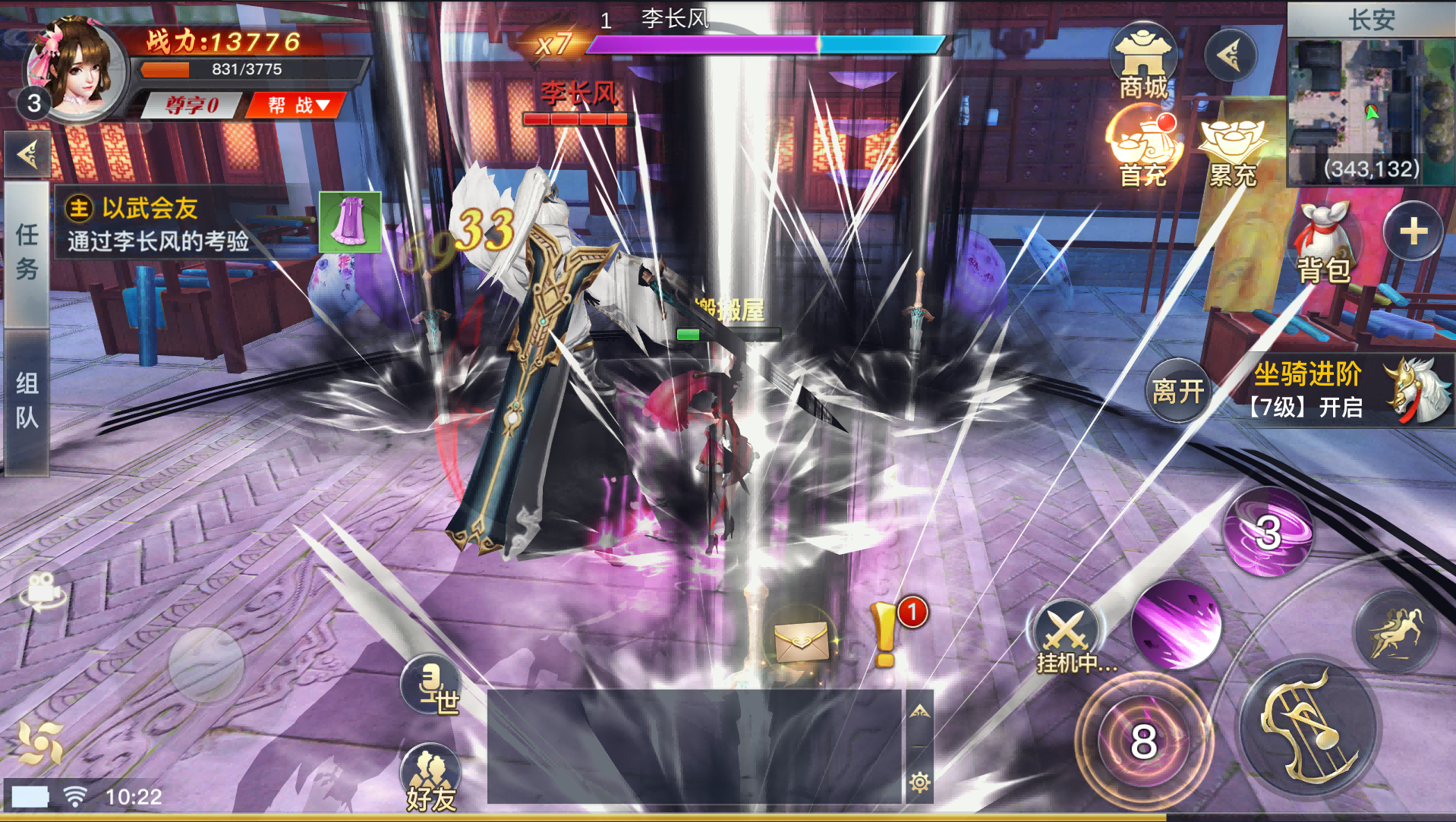Screen dimensions: 1456x822
Task: Open chat settings gear
Action: [920, 782]
